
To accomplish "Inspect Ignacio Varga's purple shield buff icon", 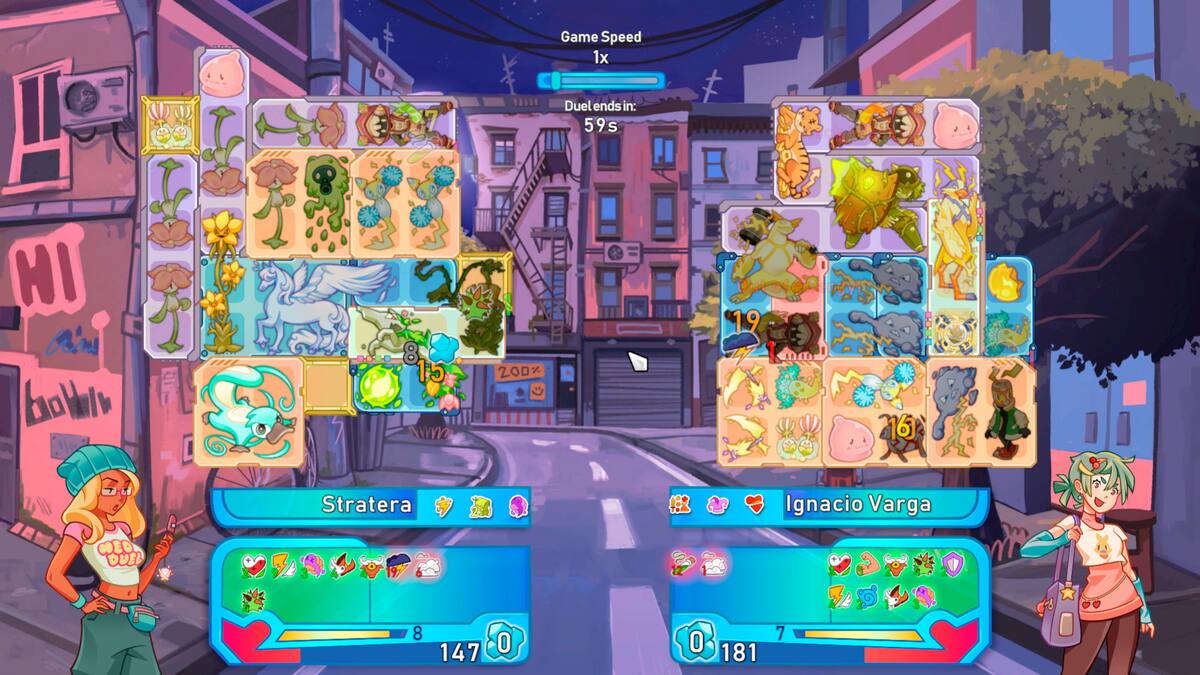I will pyautogui.click(x=952, y=566).
